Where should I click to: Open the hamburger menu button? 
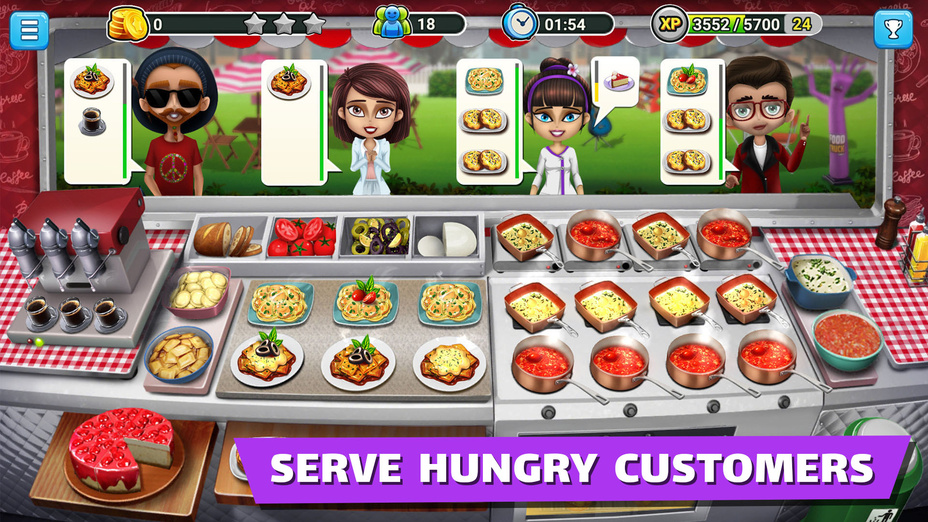29,29
